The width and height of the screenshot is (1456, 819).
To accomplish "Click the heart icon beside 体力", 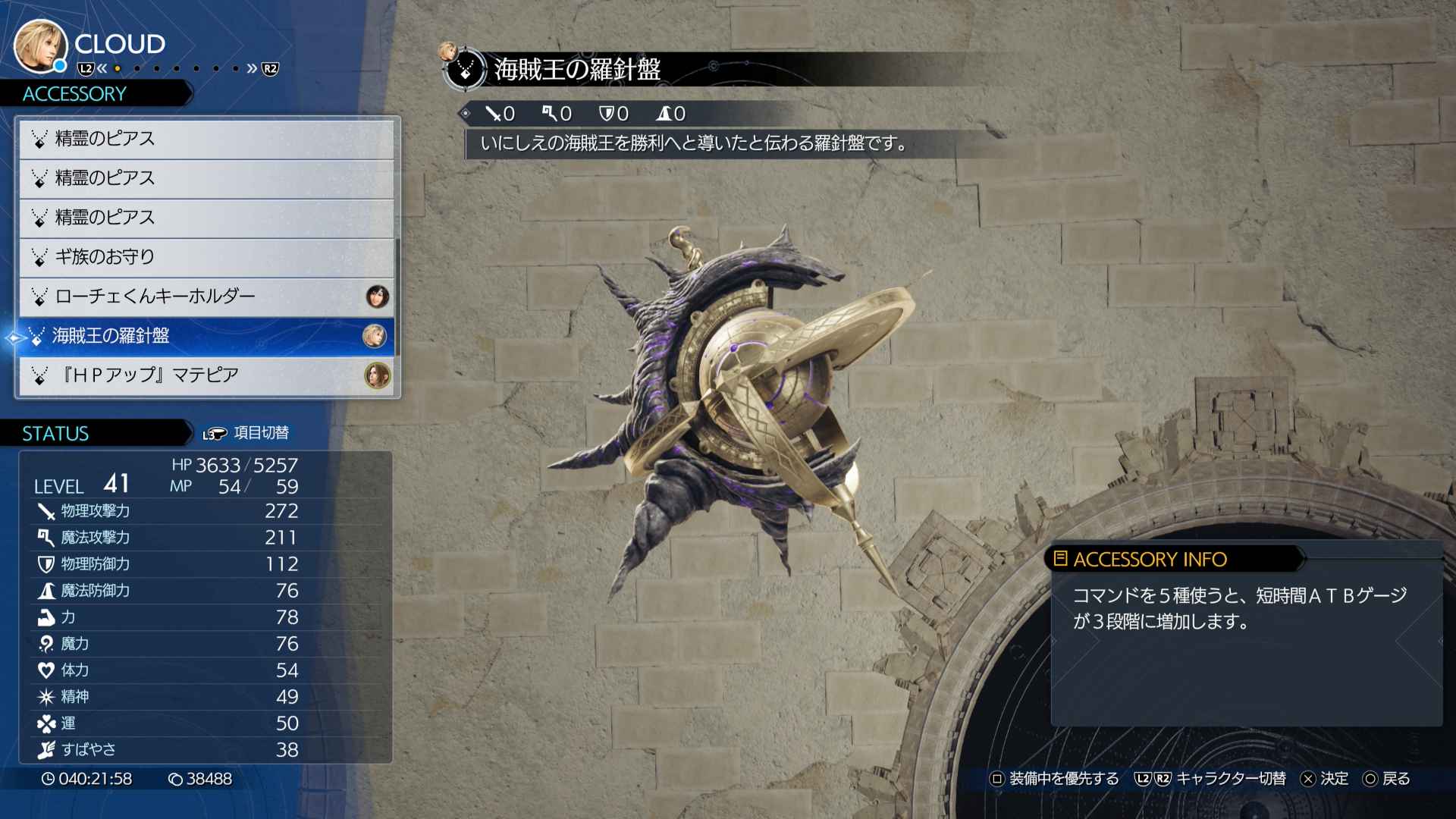I will pyautogui.click(x=44, y=670).
